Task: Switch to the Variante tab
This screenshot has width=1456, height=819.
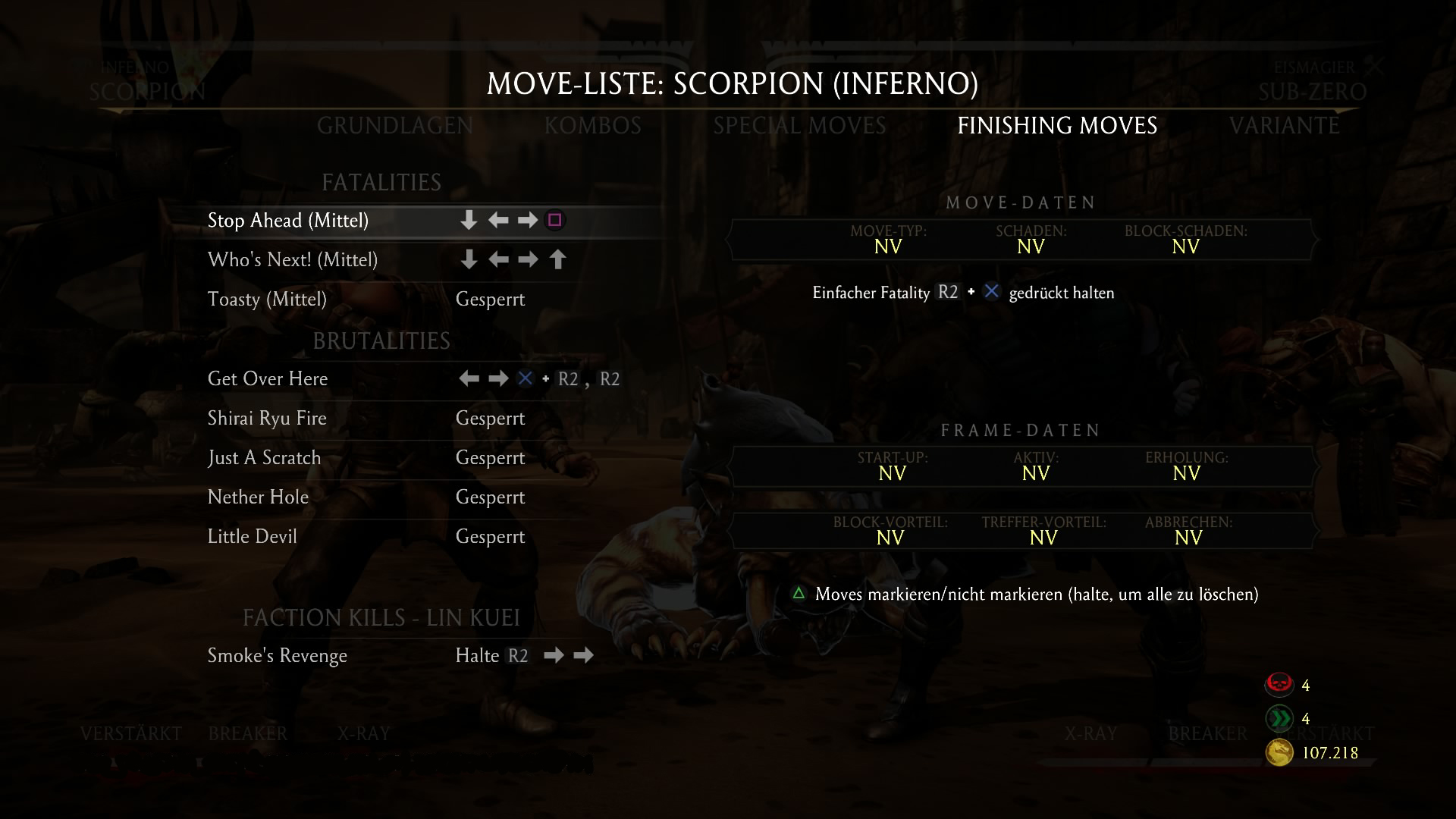Action: point(1284,126)
